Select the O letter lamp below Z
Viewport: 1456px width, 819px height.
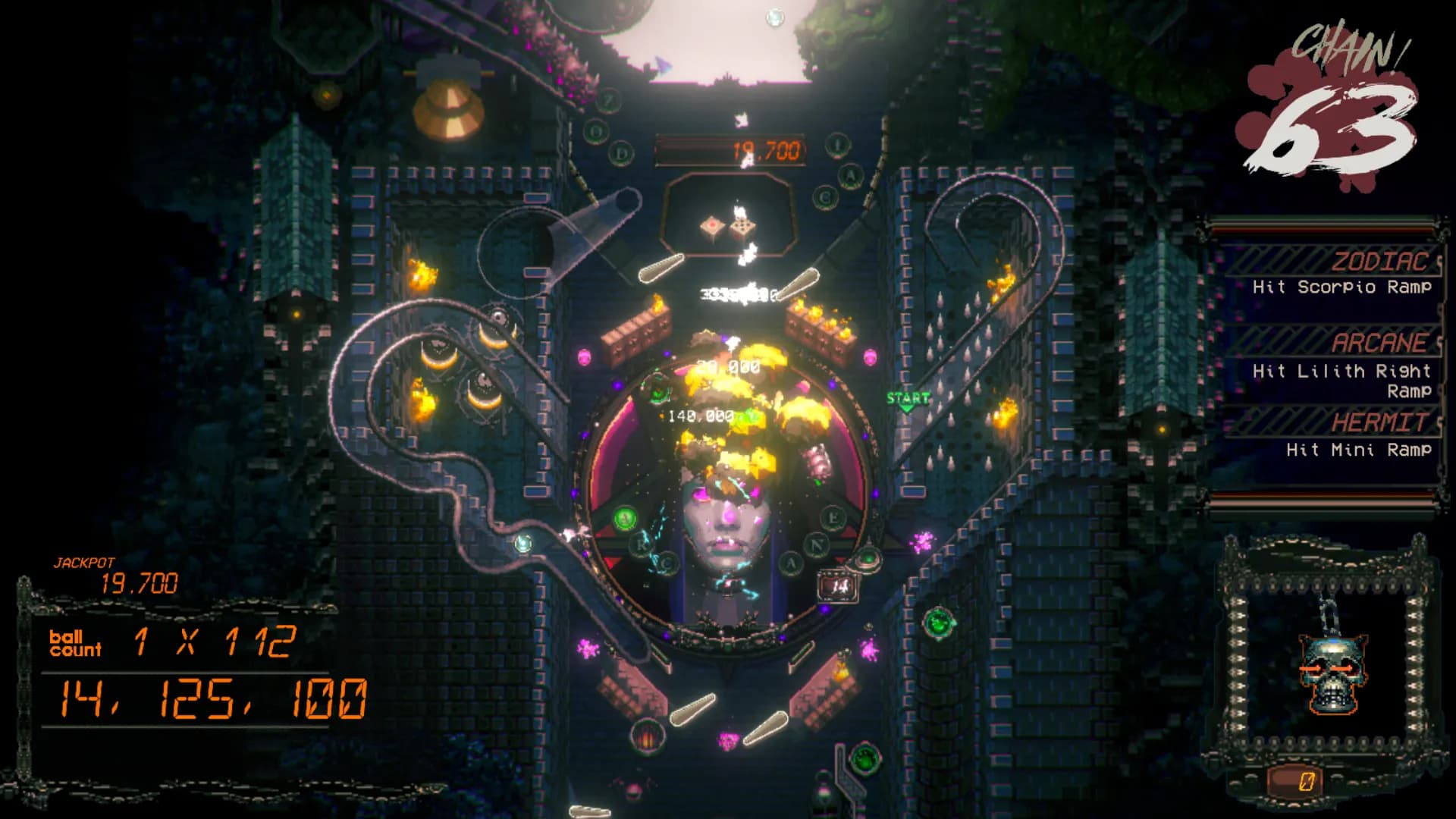point(595,130)
